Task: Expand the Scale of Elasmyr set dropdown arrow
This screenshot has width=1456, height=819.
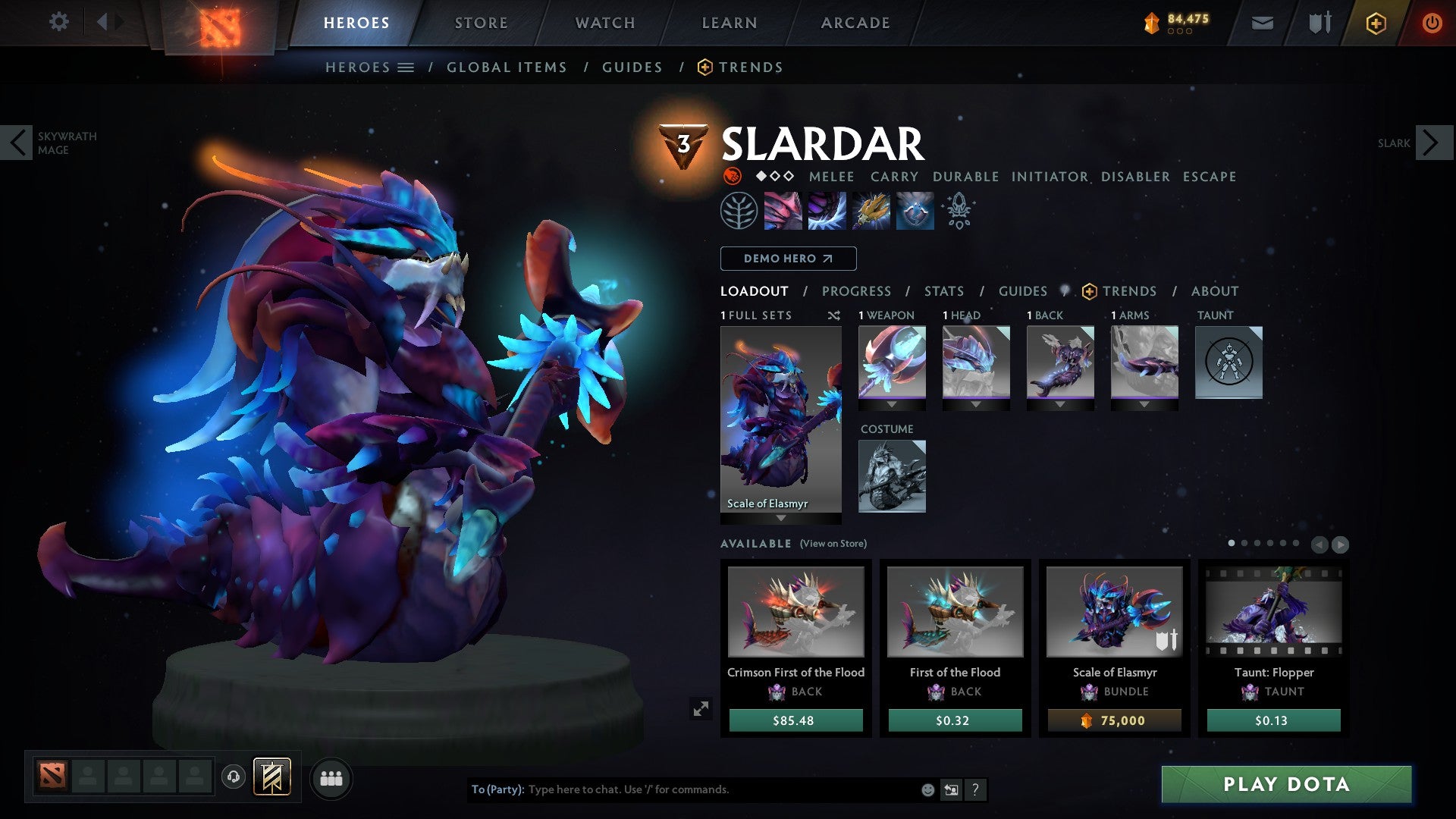Action: 781,517
